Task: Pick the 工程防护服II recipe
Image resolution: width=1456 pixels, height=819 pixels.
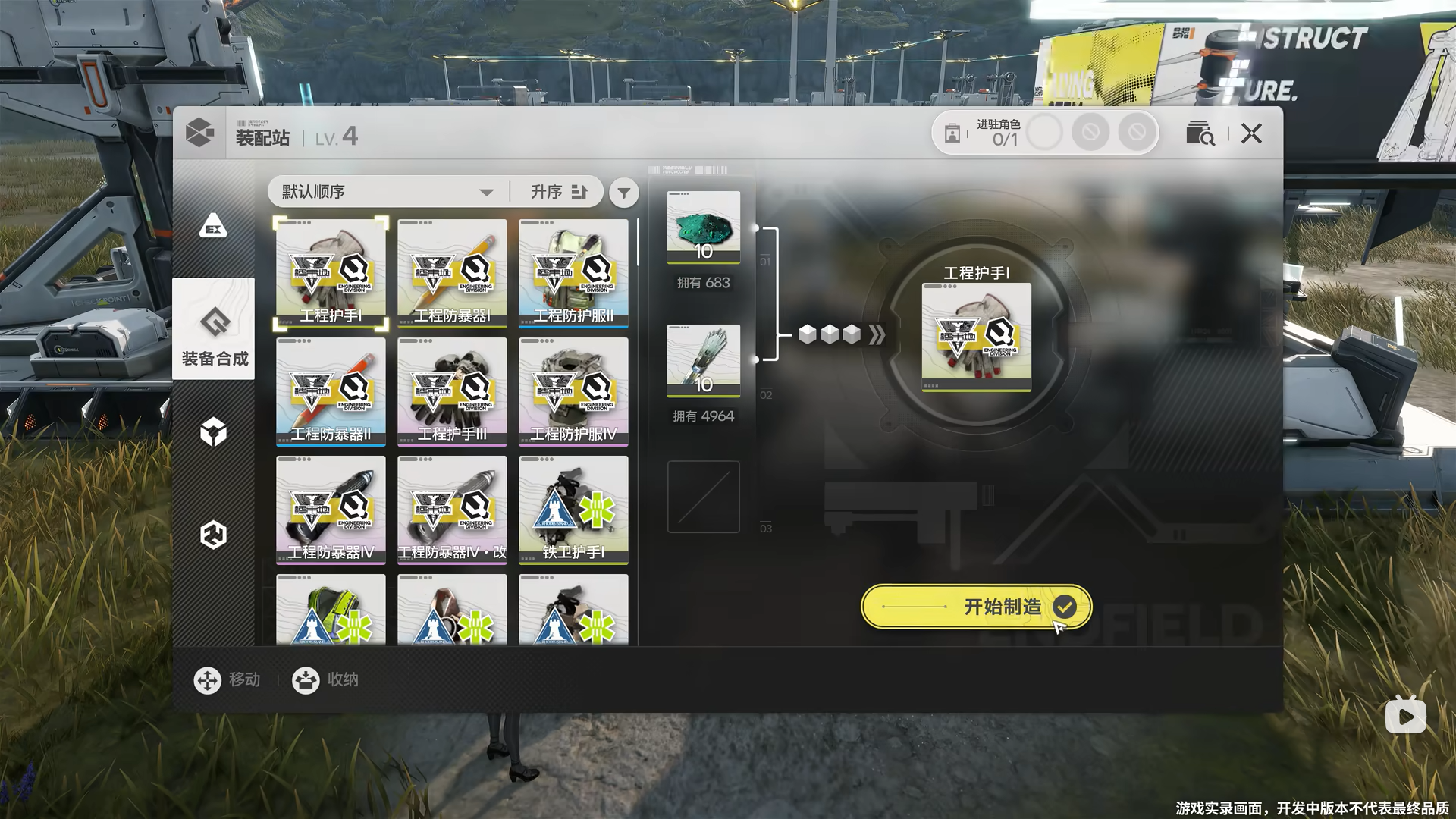Action: click(573, 273)
